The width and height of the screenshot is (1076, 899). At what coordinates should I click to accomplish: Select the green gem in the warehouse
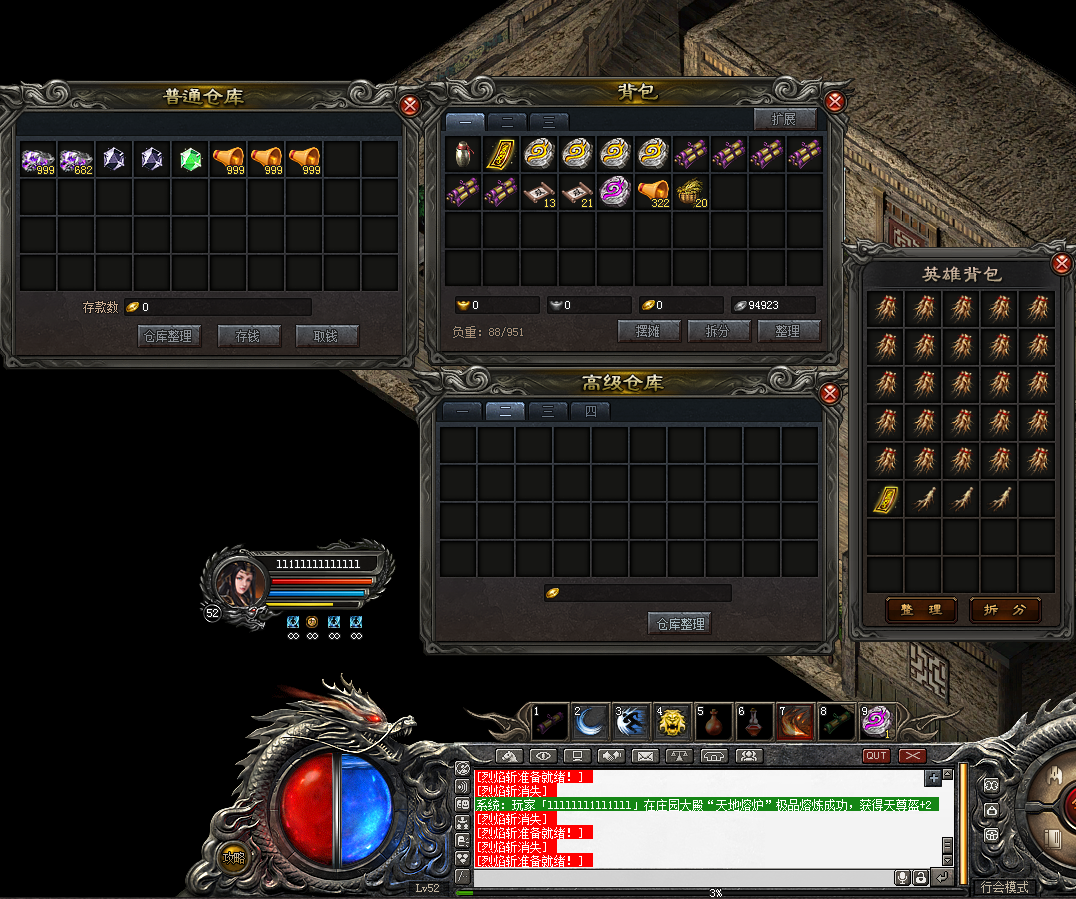[191, 158]
